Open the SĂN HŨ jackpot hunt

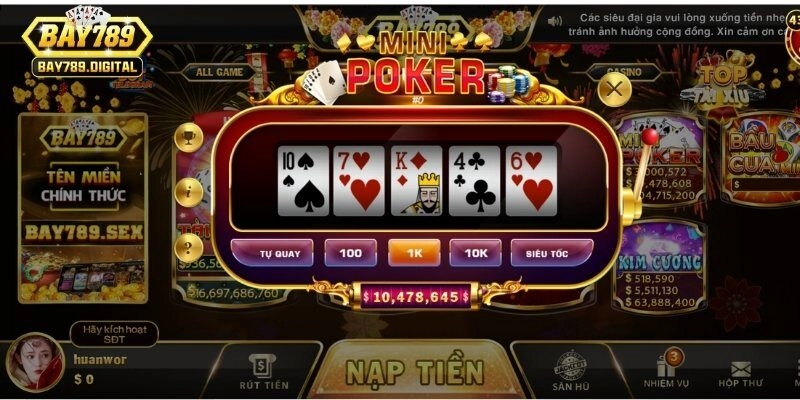(569, 372)
